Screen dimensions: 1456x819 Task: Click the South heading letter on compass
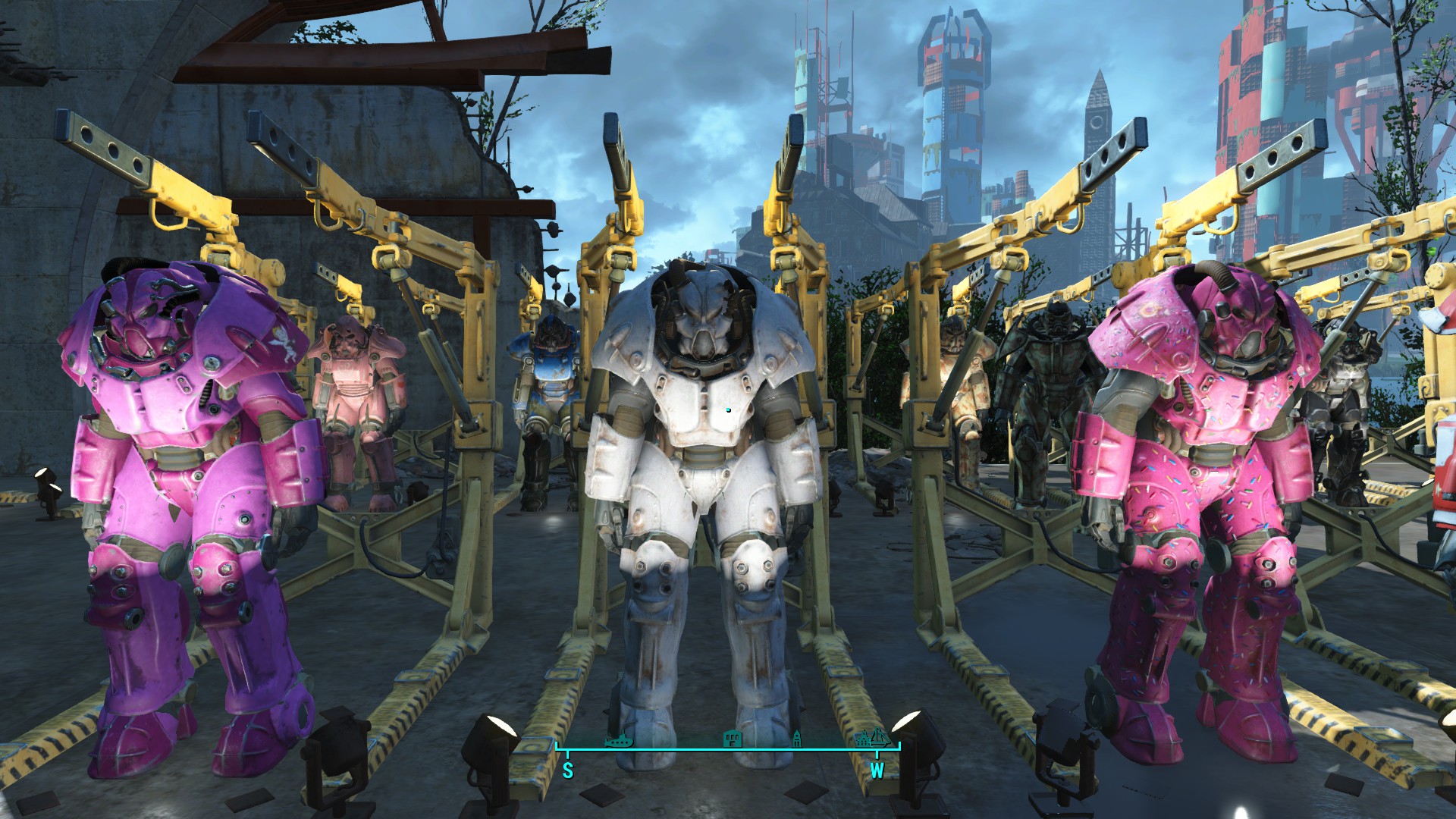pyautogui.click(x=568, y=771)
